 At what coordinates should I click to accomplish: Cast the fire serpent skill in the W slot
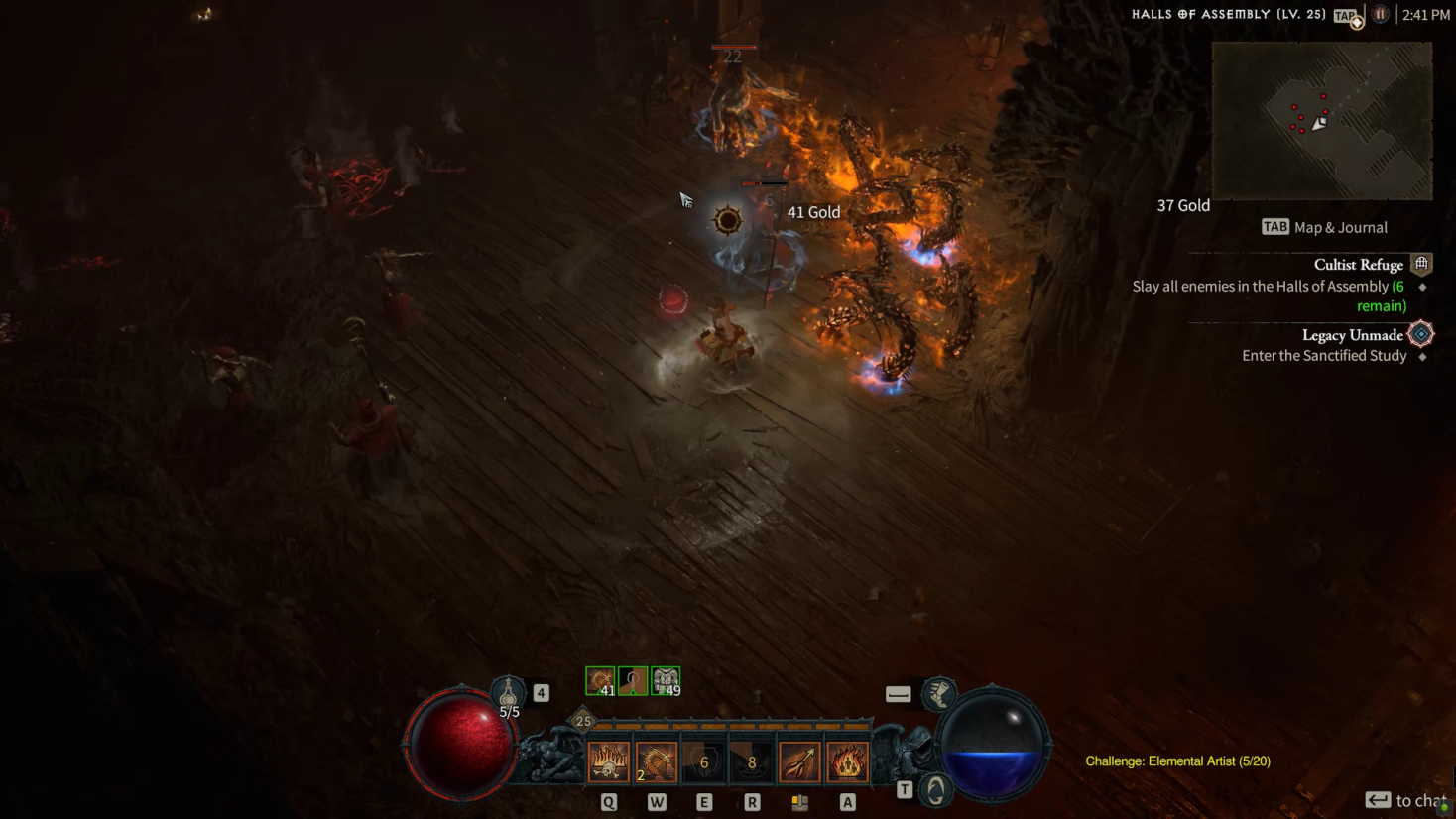(656, 760)
